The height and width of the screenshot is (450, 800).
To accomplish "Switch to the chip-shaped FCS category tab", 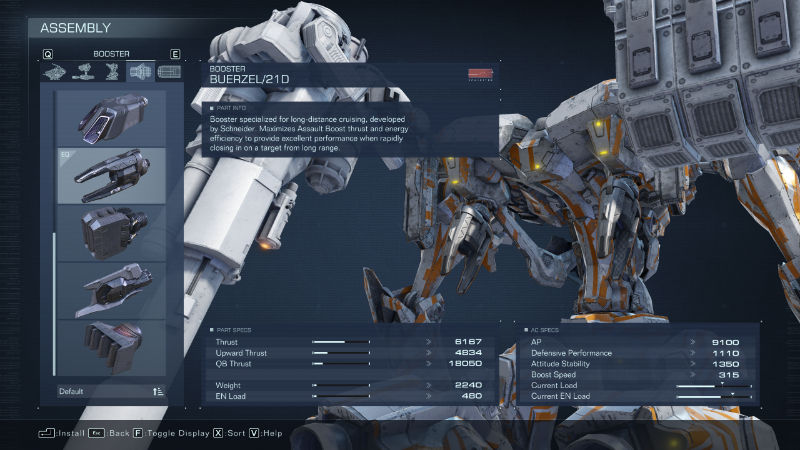I will tap(169, 72).
